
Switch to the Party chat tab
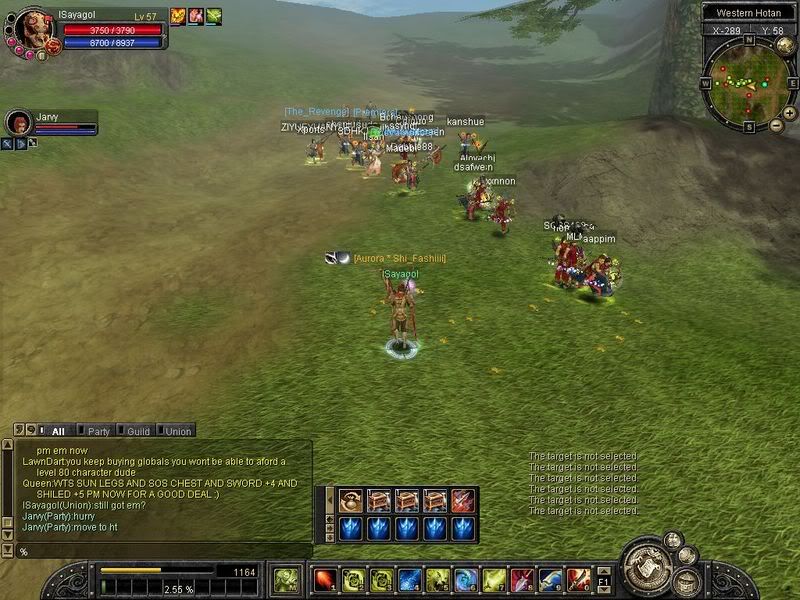(98, 431)
